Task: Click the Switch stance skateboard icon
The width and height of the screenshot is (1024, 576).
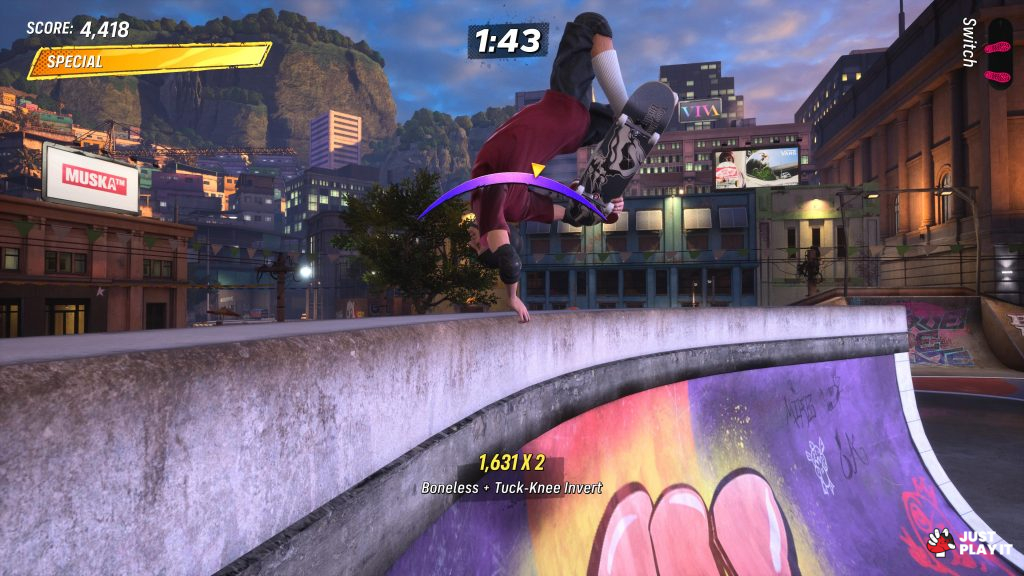Action: (999, 52)
